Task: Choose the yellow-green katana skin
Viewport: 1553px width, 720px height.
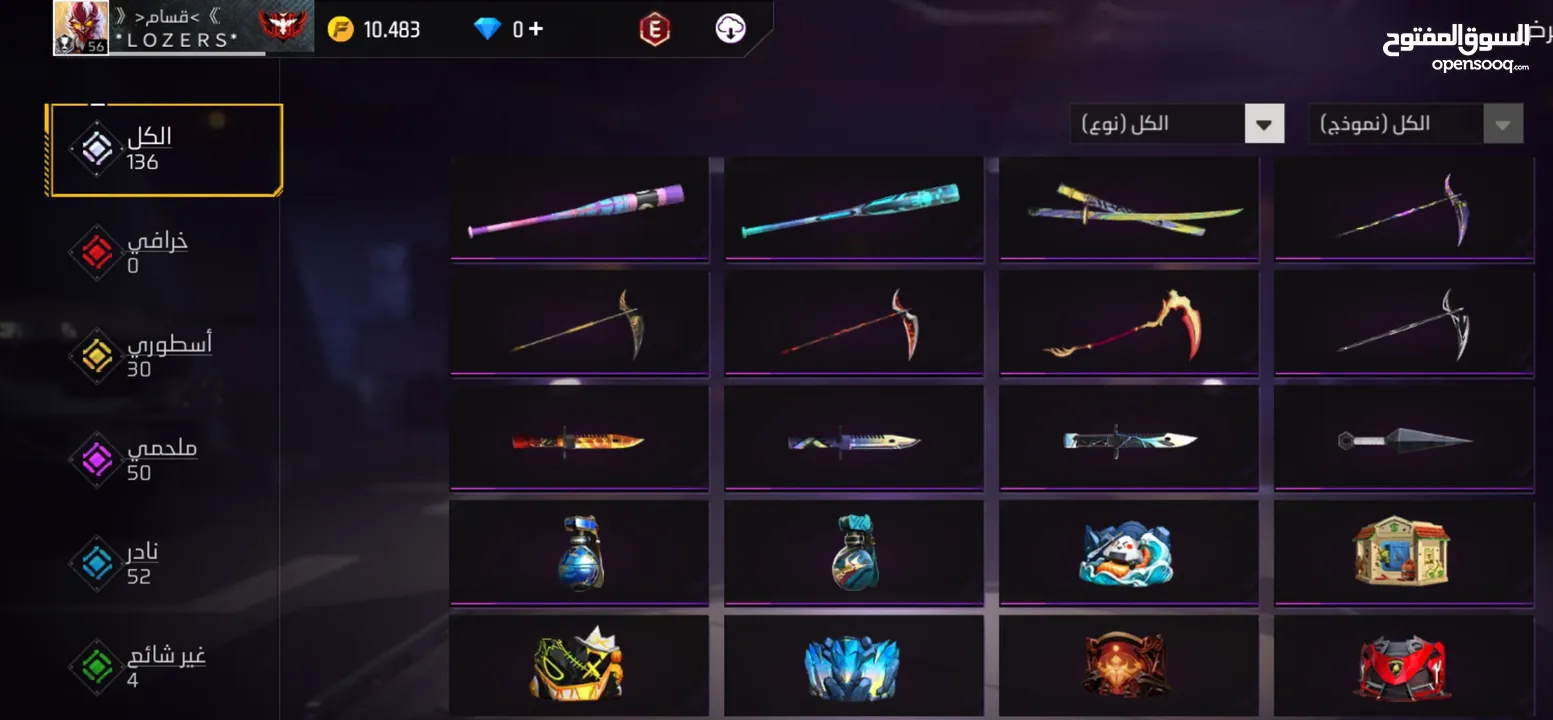Action: [x=1128, y=210]
